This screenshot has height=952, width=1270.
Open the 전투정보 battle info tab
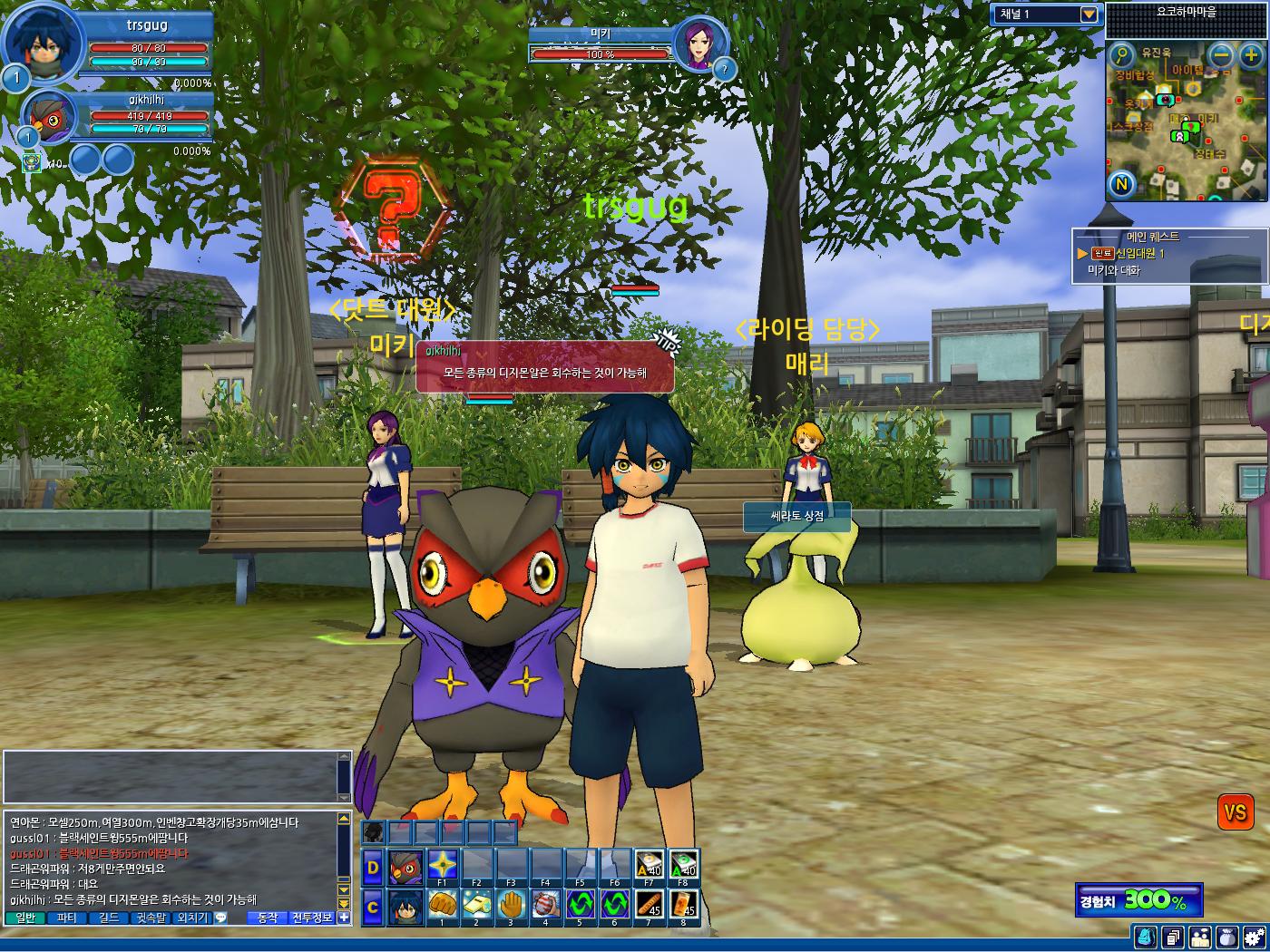312,918
